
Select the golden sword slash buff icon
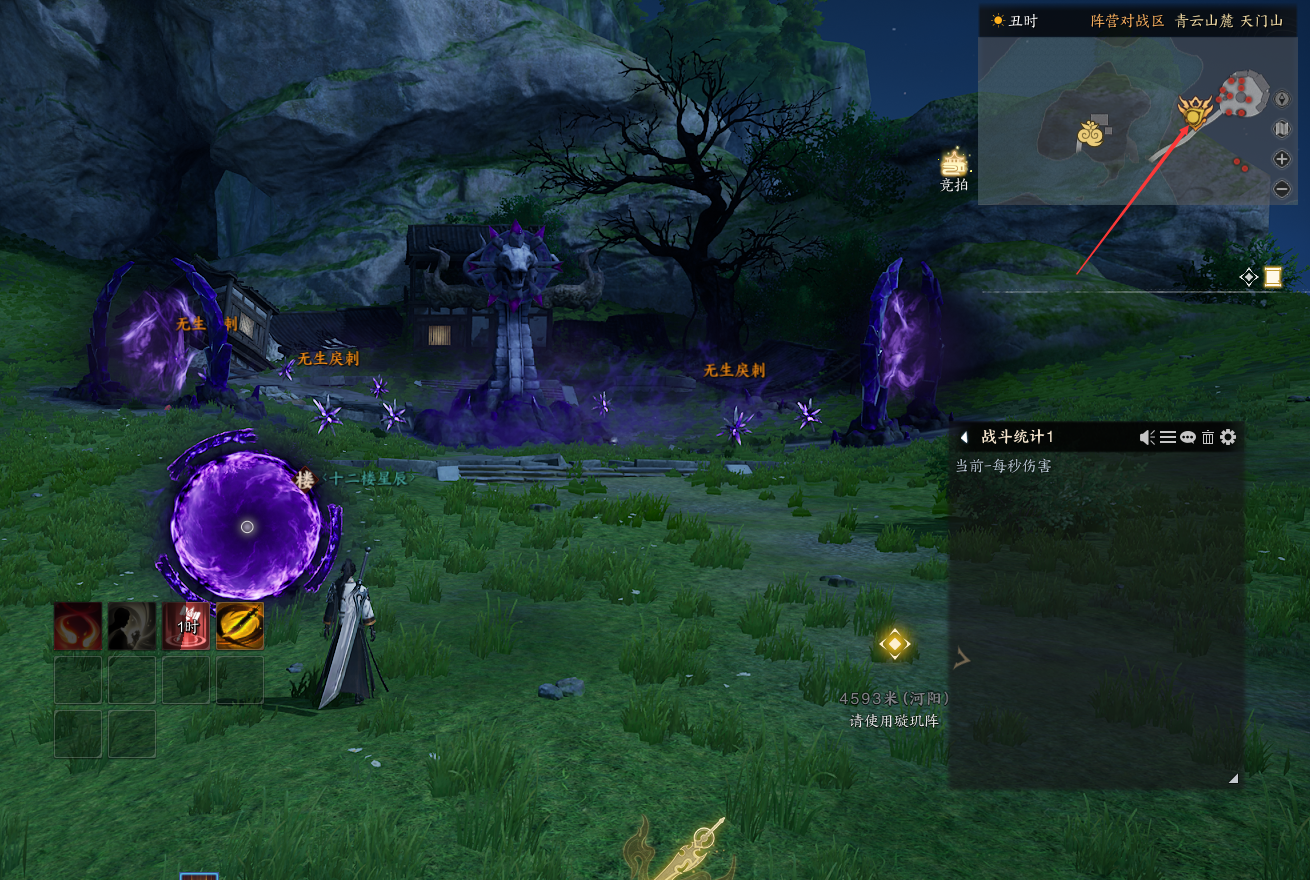pos(240,626)
